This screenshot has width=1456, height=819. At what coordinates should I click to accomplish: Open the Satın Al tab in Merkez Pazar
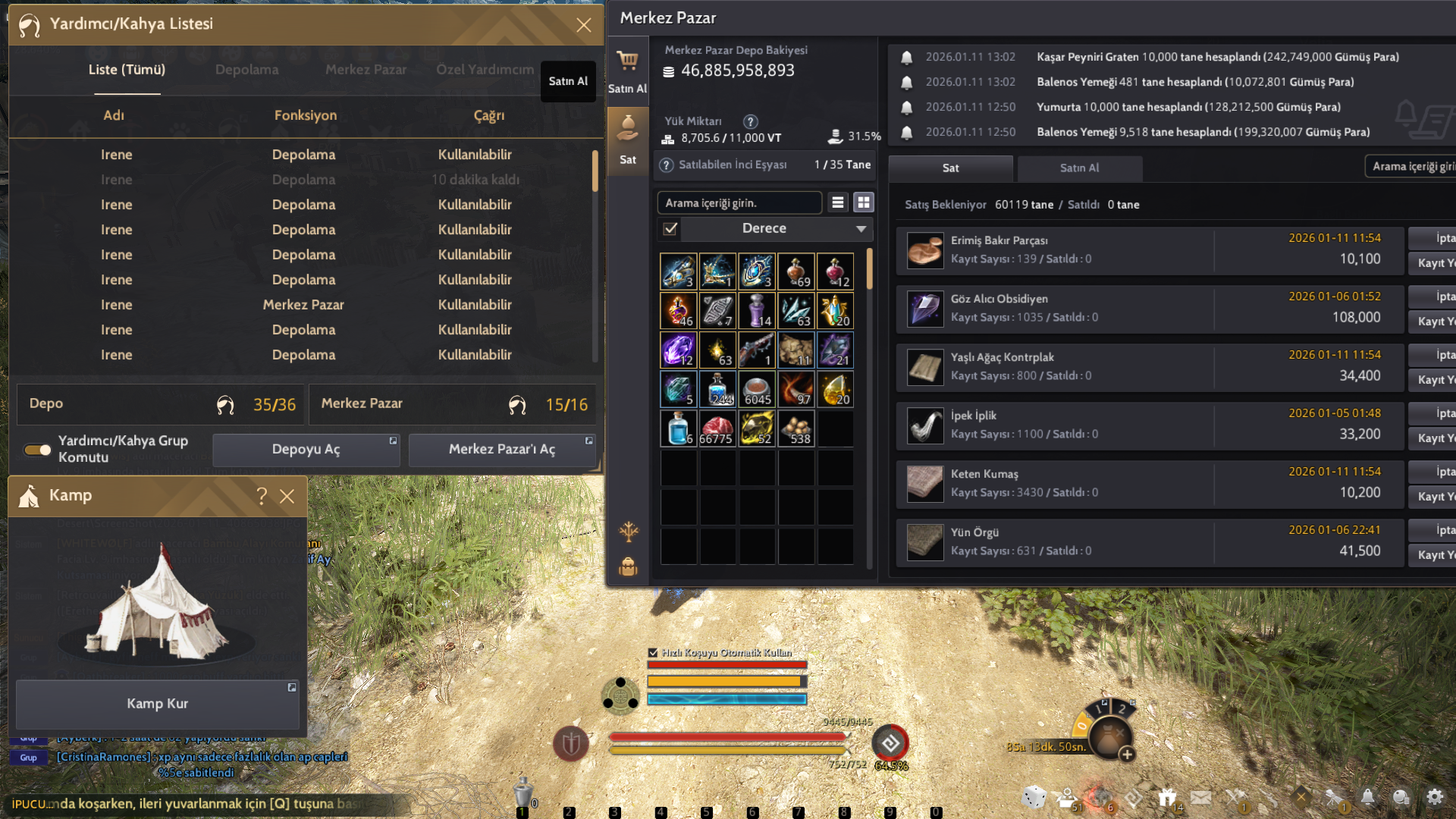(x=1079, y=168)
